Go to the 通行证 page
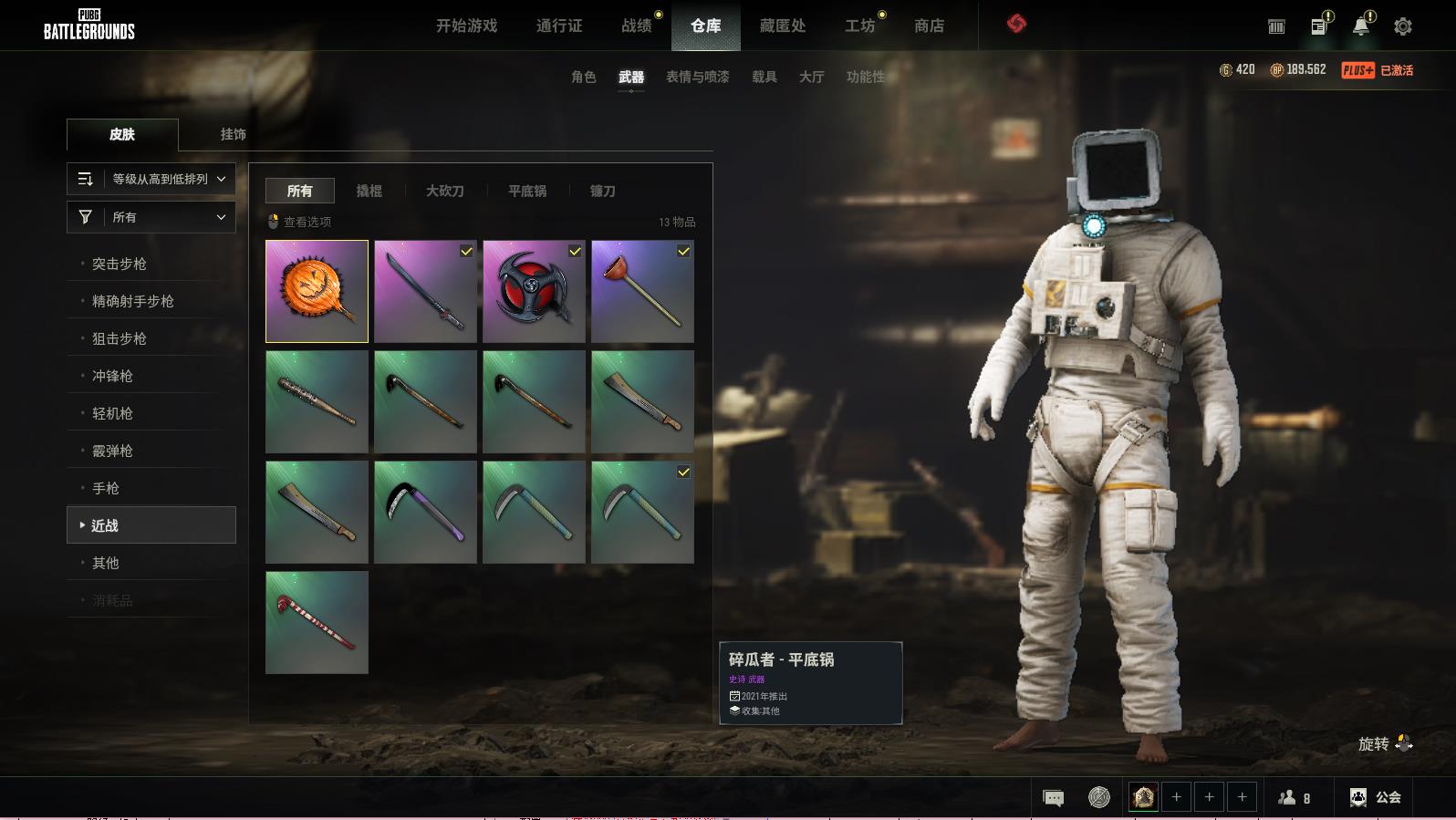This screenshot has height=820, width=1456. tap(559, 26)
